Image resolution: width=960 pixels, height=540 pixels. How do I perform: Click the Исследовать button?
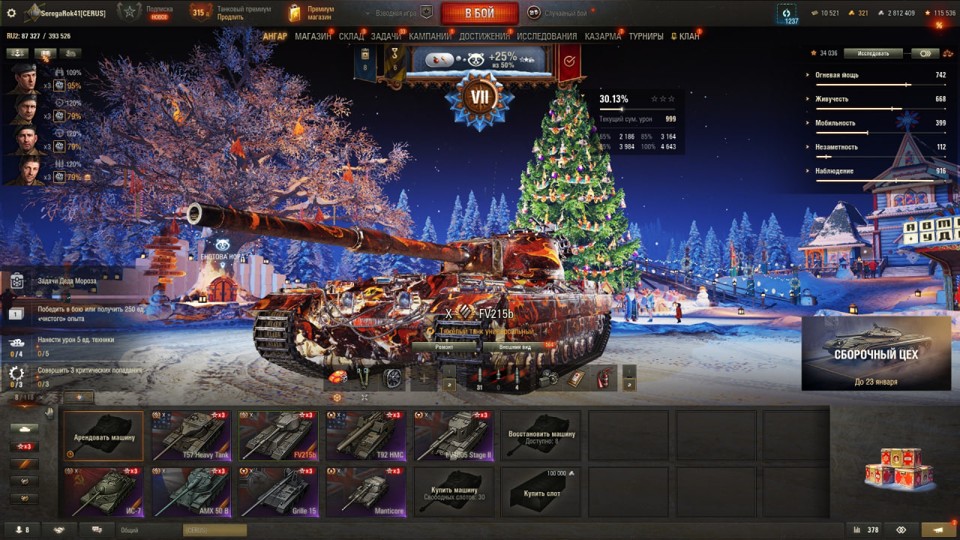click(x=873, y=53)
